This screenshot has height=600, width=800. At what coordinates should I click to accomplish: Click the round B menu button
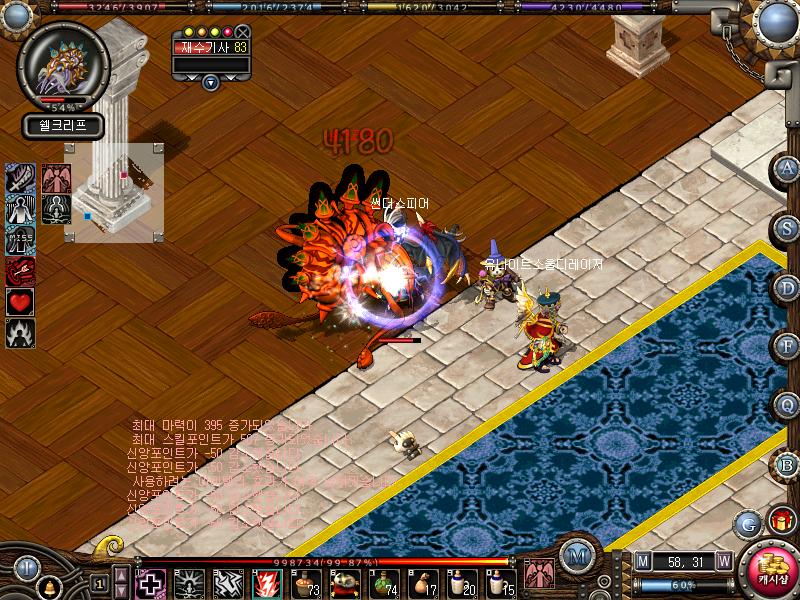coord(787,463)
